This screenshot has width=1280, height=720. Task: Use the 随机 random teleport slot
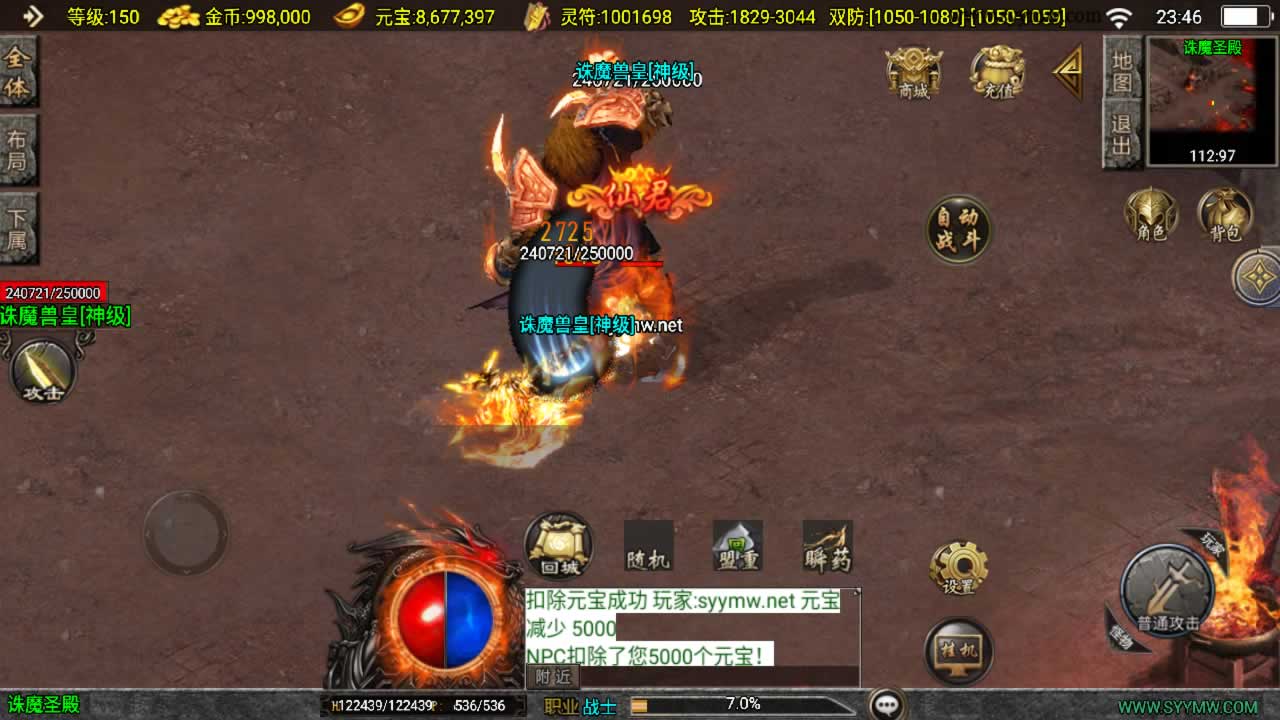coord(648,546)
